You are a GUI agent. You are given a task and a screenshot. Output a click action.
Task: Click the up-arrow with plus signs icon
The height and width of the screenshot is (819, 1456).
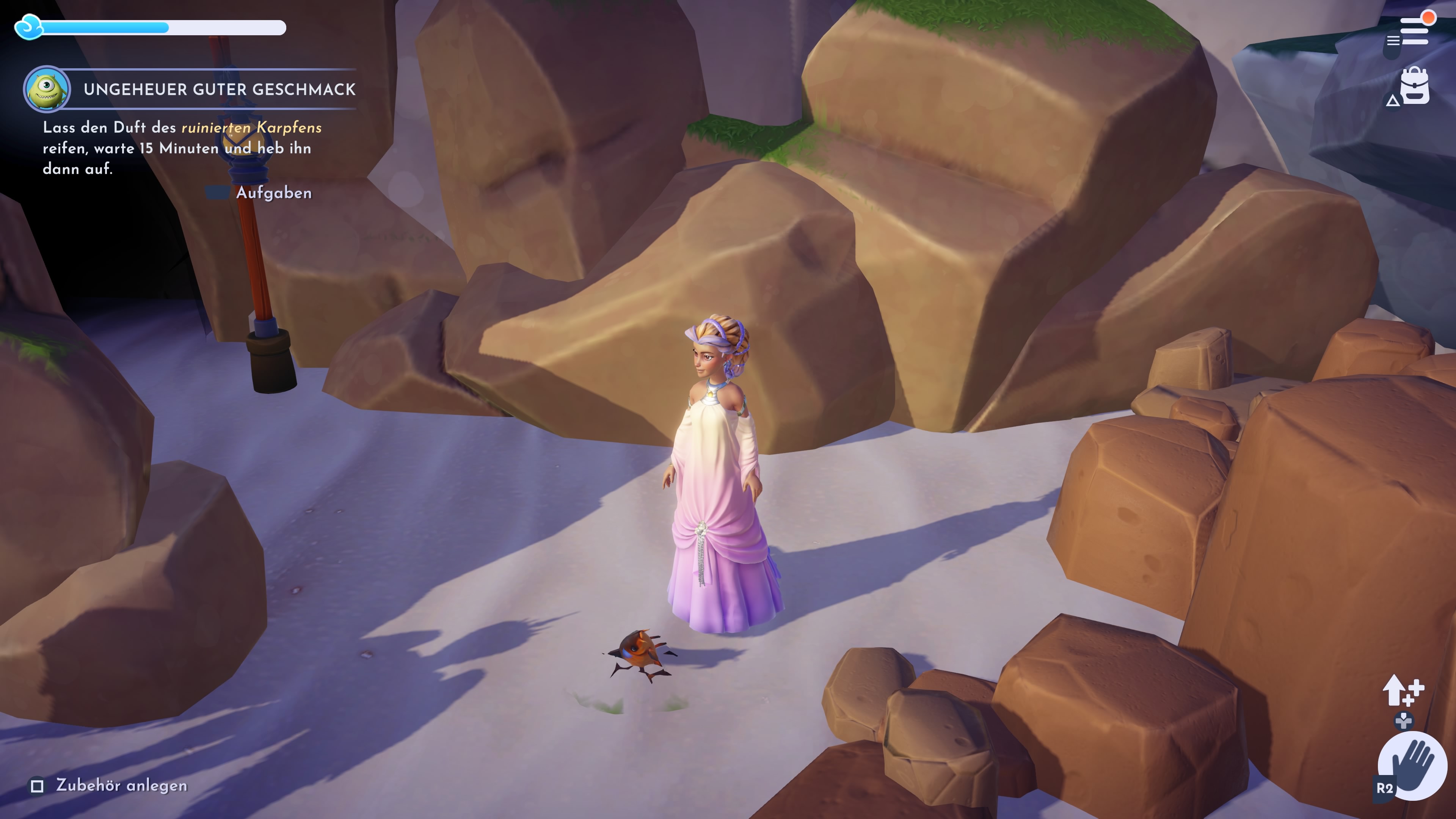(1403, 690)
